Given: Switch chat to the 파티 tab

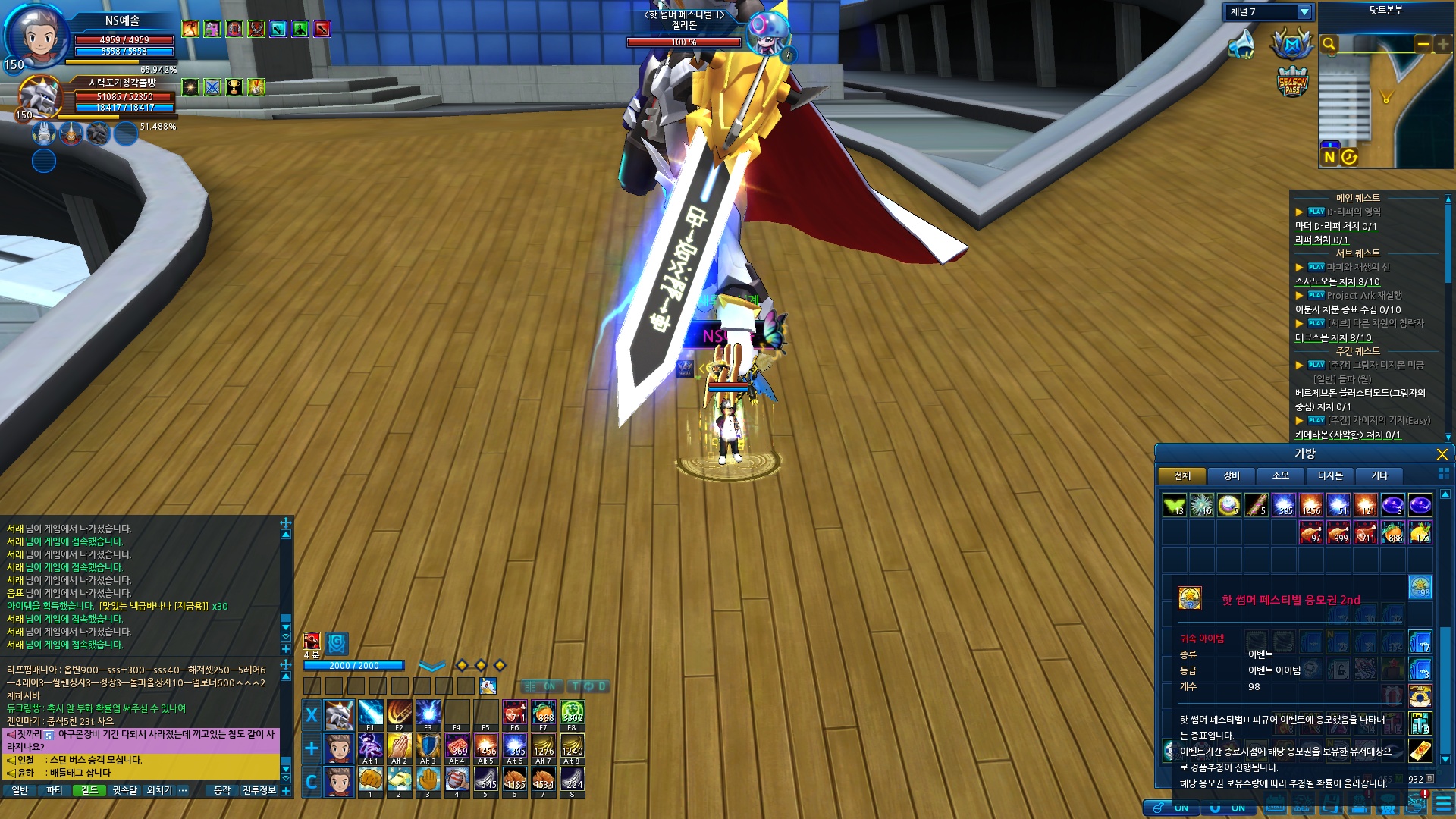Looking at the screenshot, I should 55,790.
